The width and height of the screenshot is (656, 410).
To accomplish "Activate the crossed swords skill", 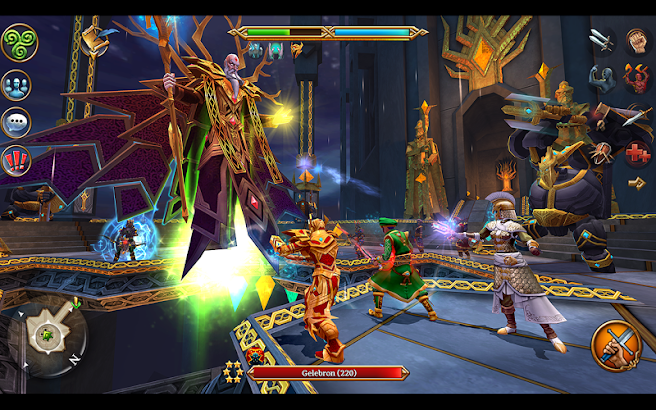I will click(600, 40).
